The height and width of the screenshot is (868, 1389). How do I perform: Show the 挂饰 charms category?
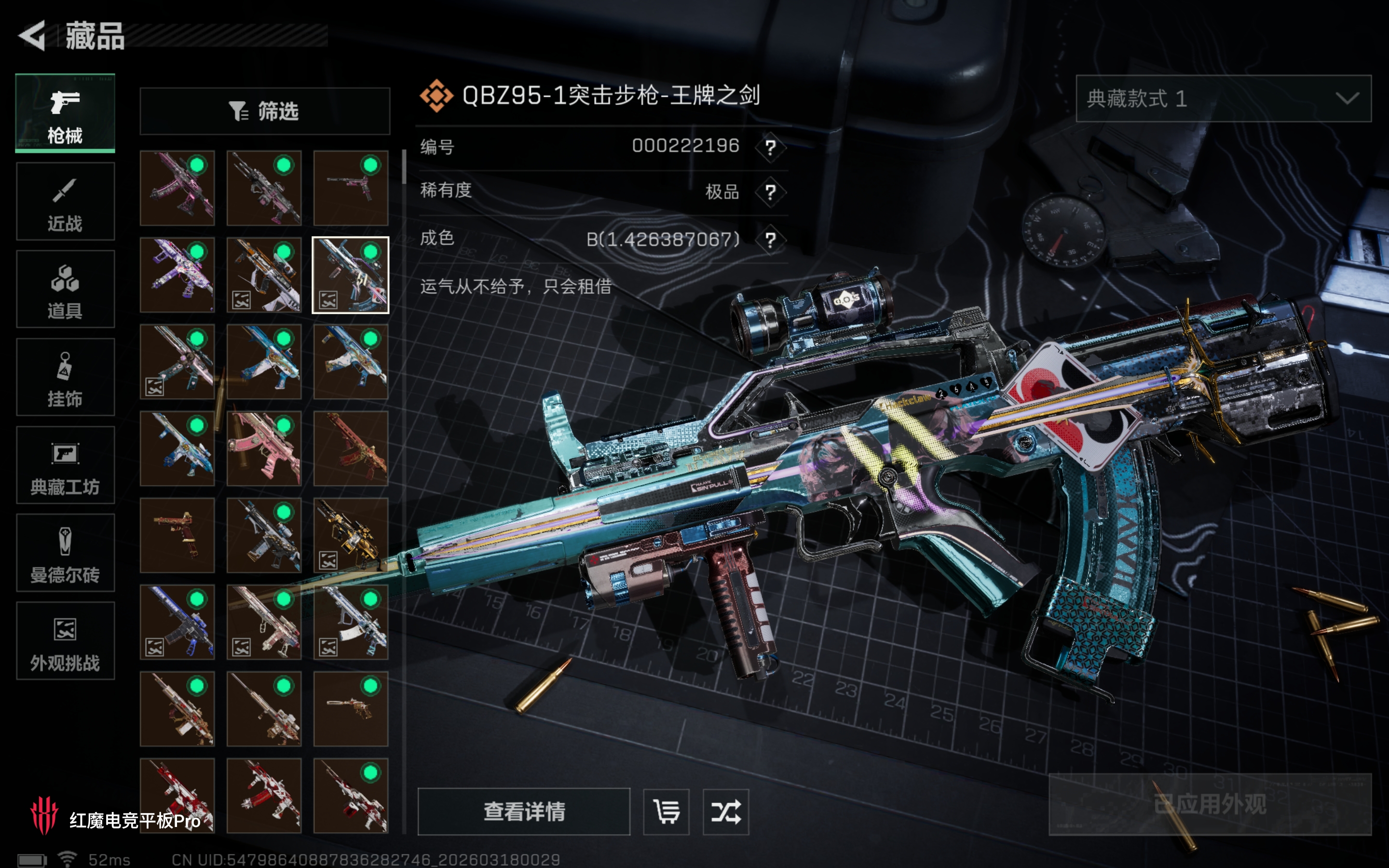click(65, 377)
